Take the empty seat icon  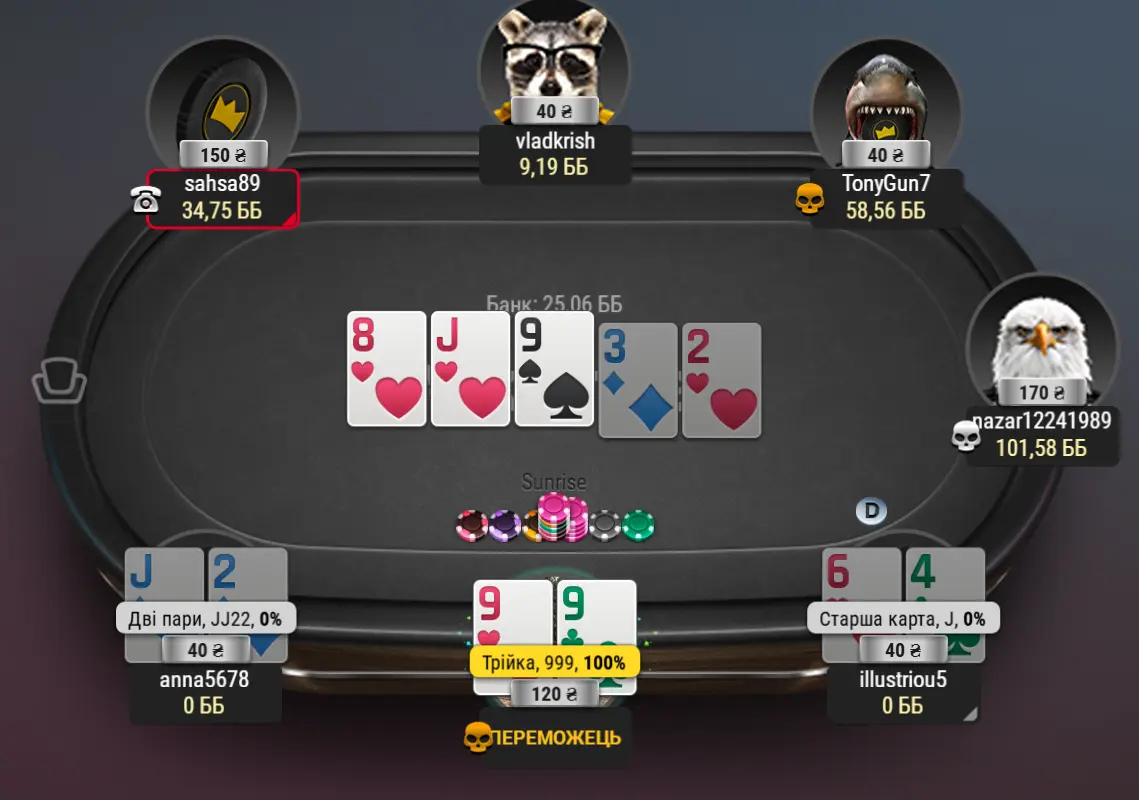click(x=59, y=381)
